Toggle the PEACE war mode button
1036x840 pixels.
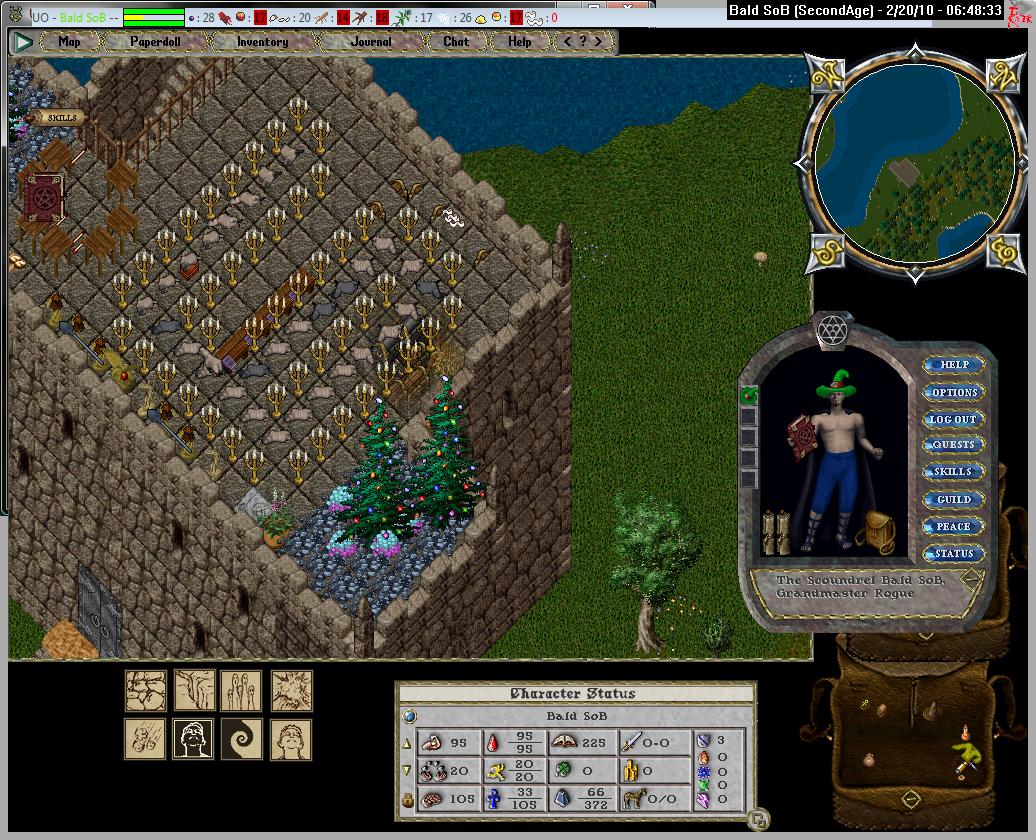[x=953, y=526]
